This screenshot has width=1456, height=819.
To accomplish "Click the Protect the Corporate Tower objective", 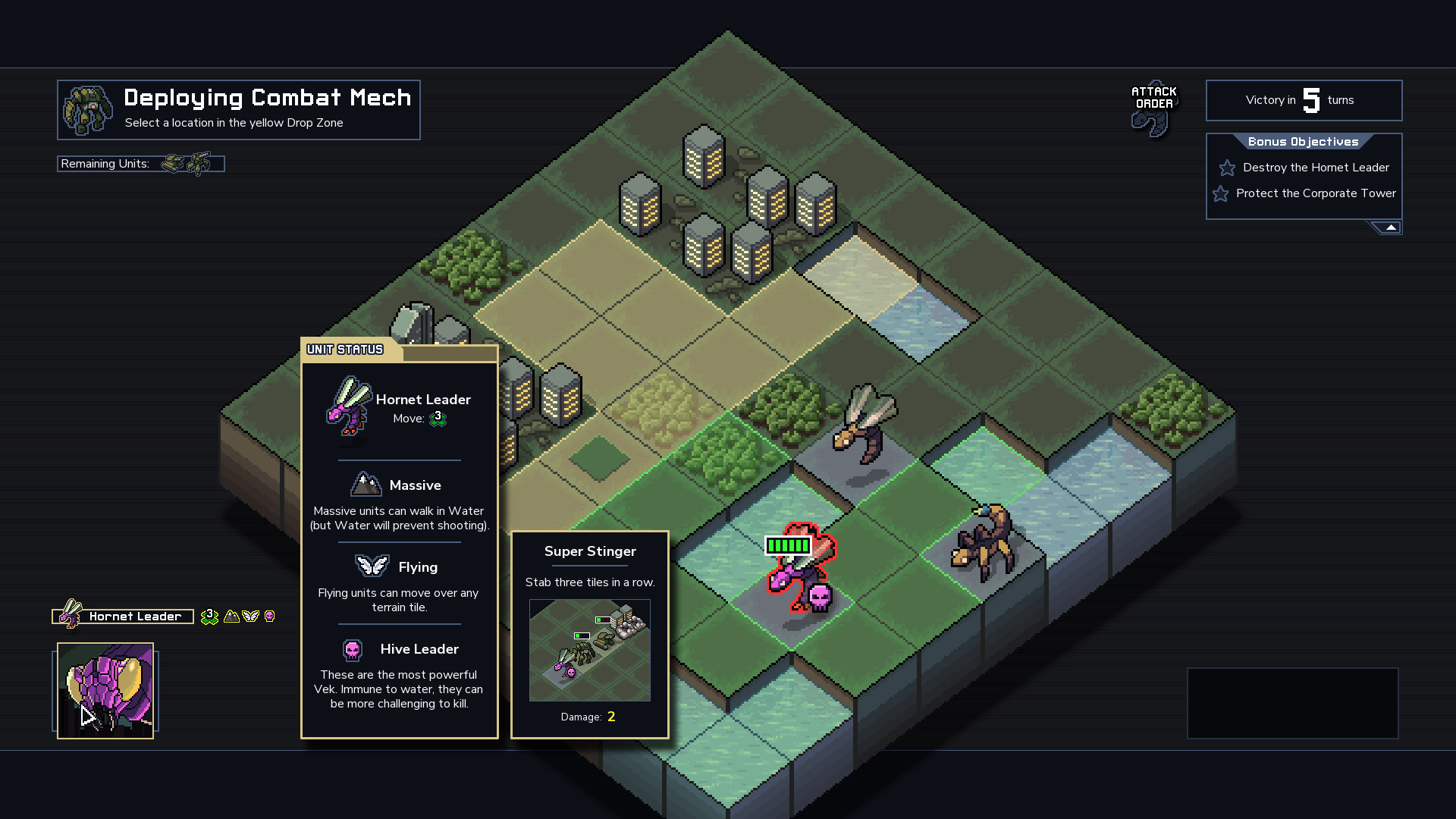I will (1315, 193).
